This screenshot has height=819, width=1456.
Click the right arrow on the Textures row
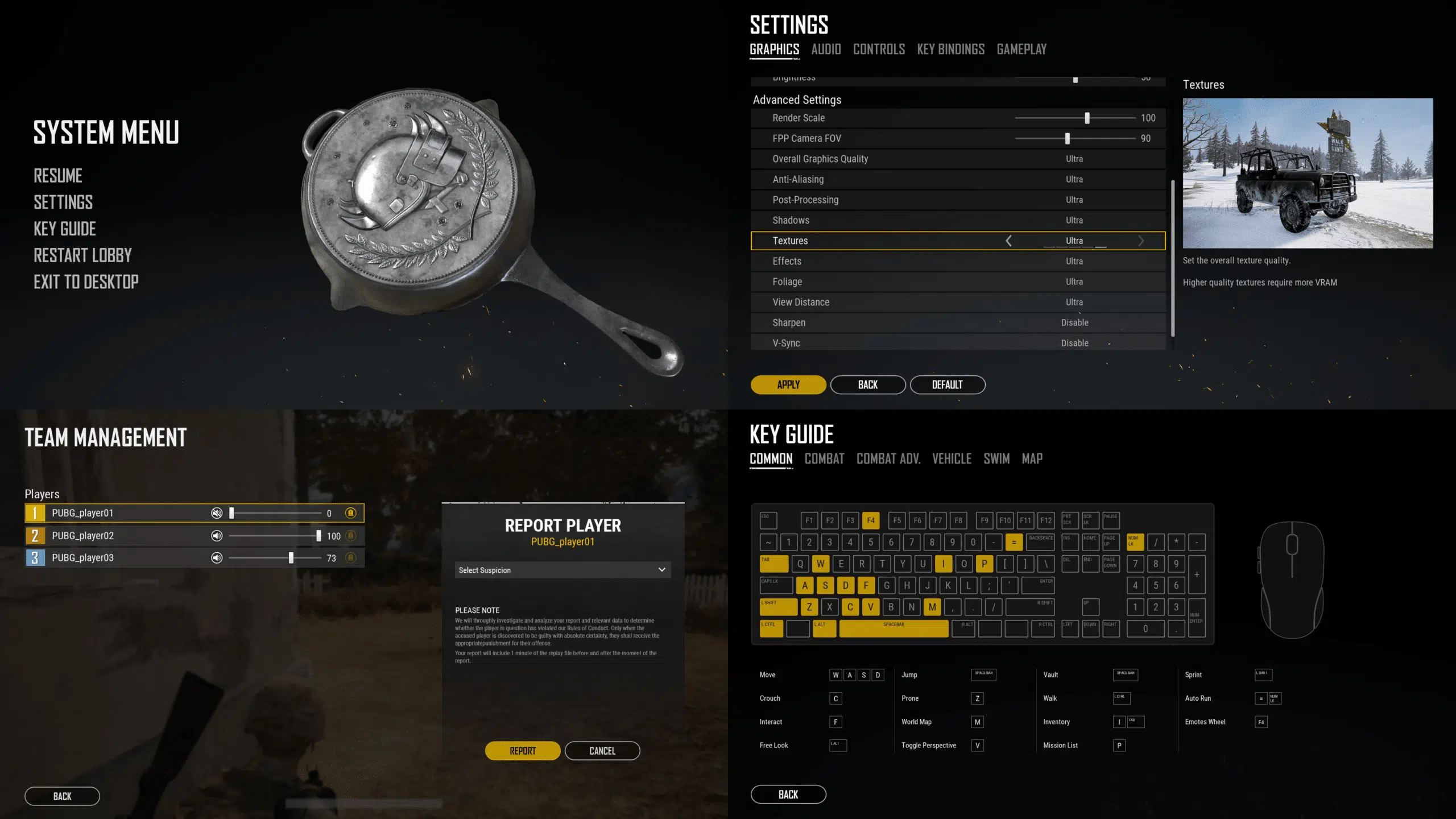click(x=1141, y=241)
